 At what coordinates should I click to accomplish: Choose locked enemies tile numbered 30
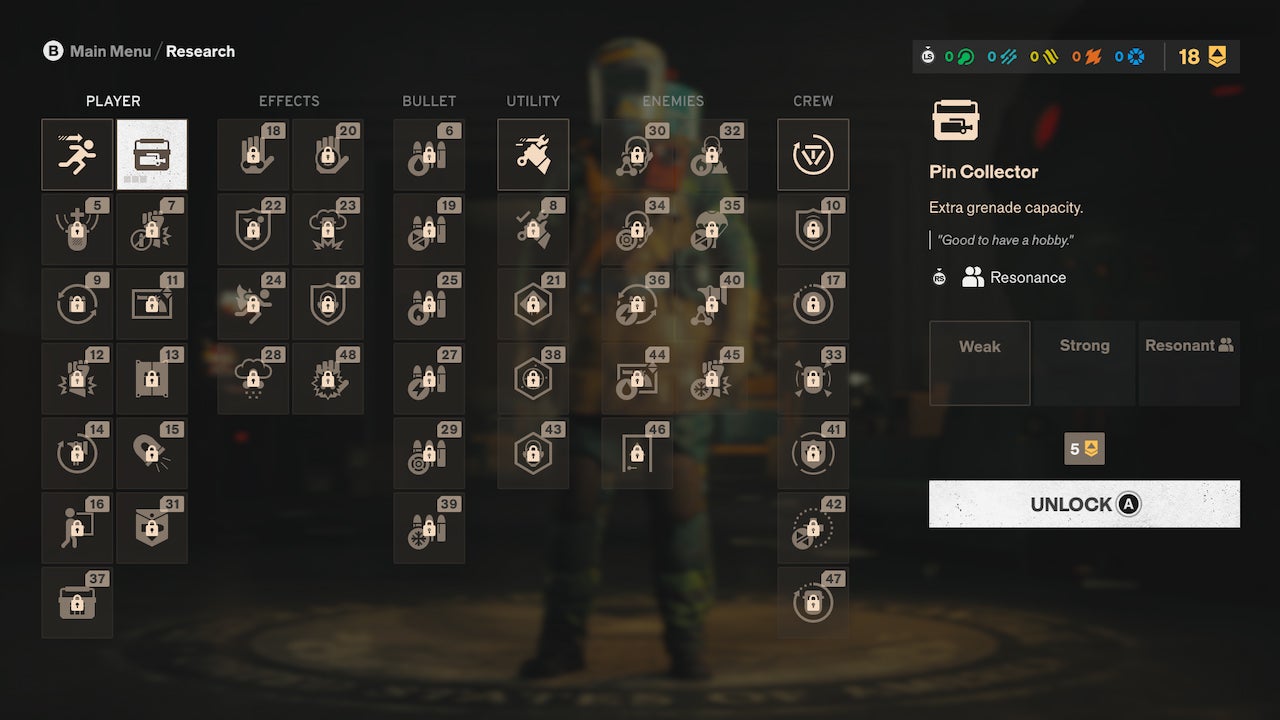click(637, 155)
